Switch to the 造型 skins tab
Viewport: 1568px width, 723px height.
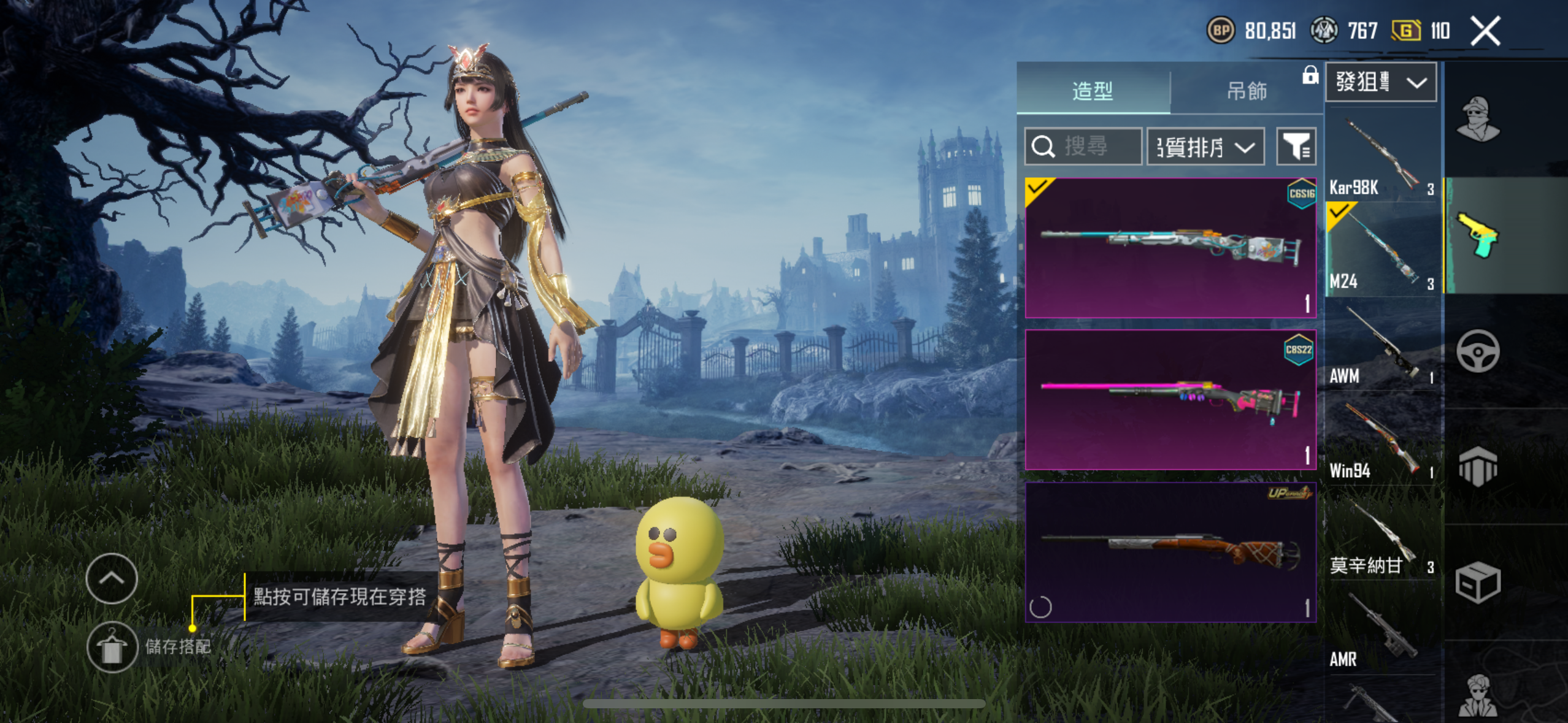pos(1093,91)
